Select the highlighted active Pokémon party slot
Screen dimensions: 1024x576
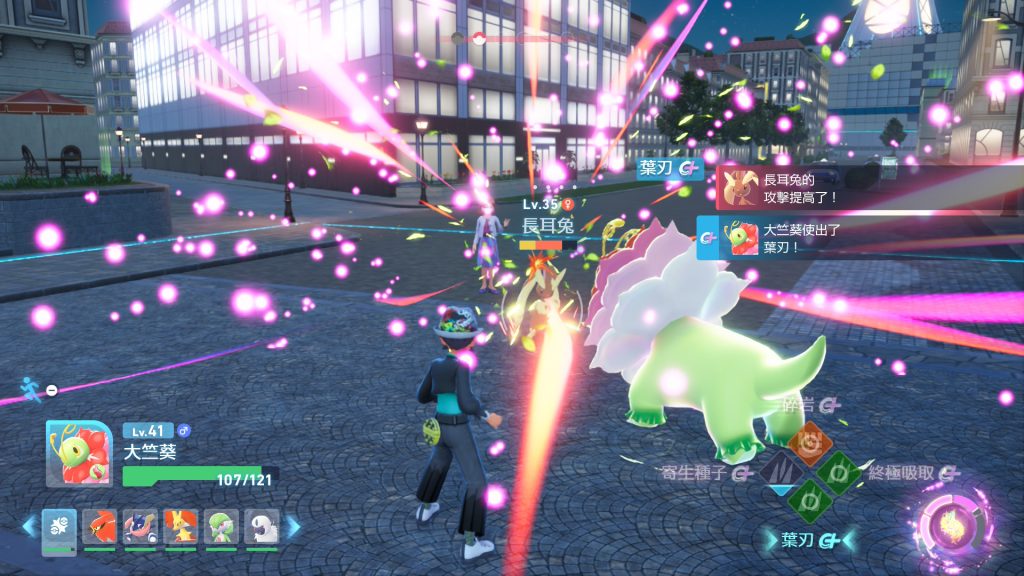[x=59, y=527]
